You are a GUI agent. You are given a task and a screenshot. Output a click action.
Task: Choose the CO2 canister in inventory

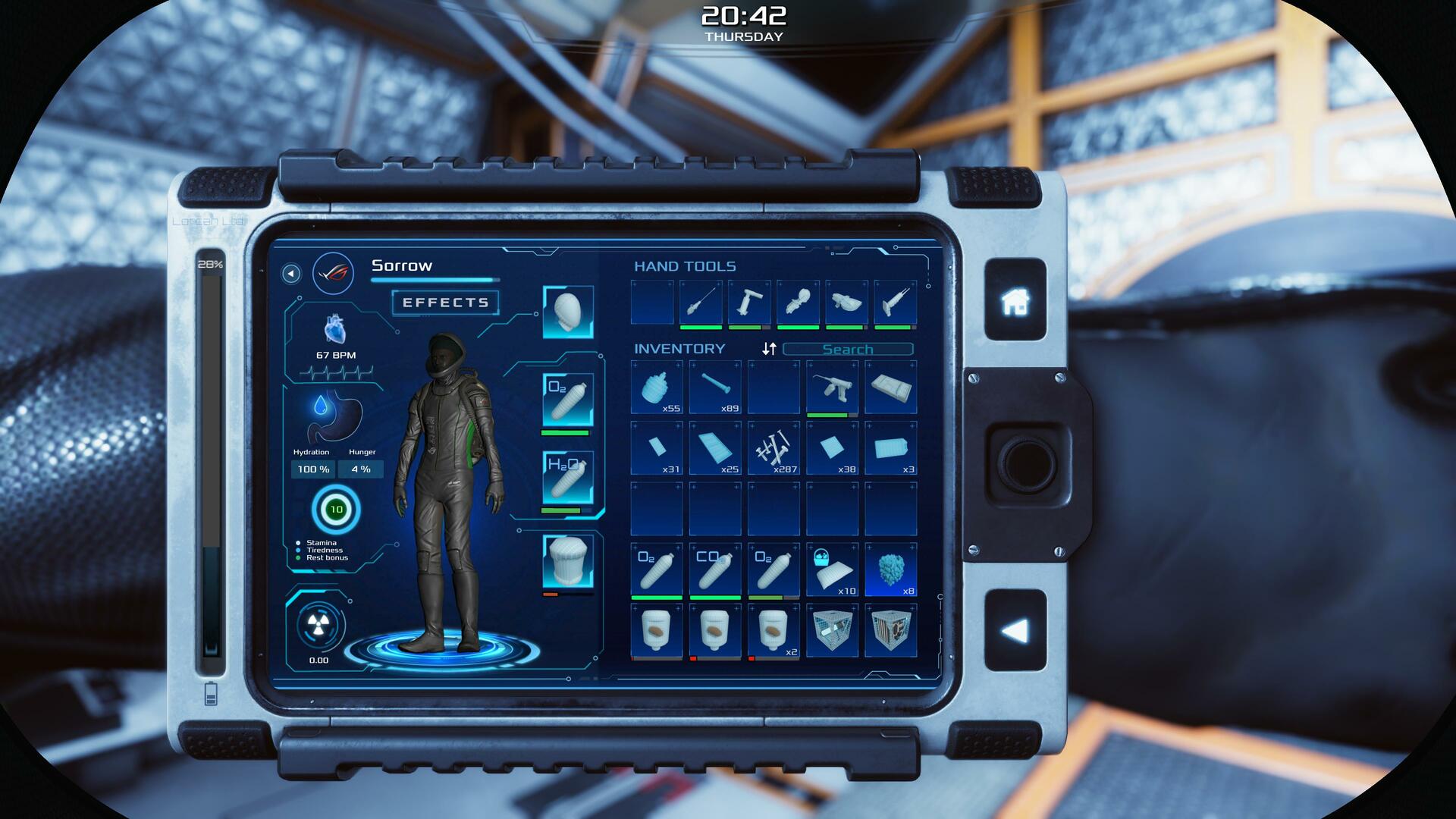[715, 570]
